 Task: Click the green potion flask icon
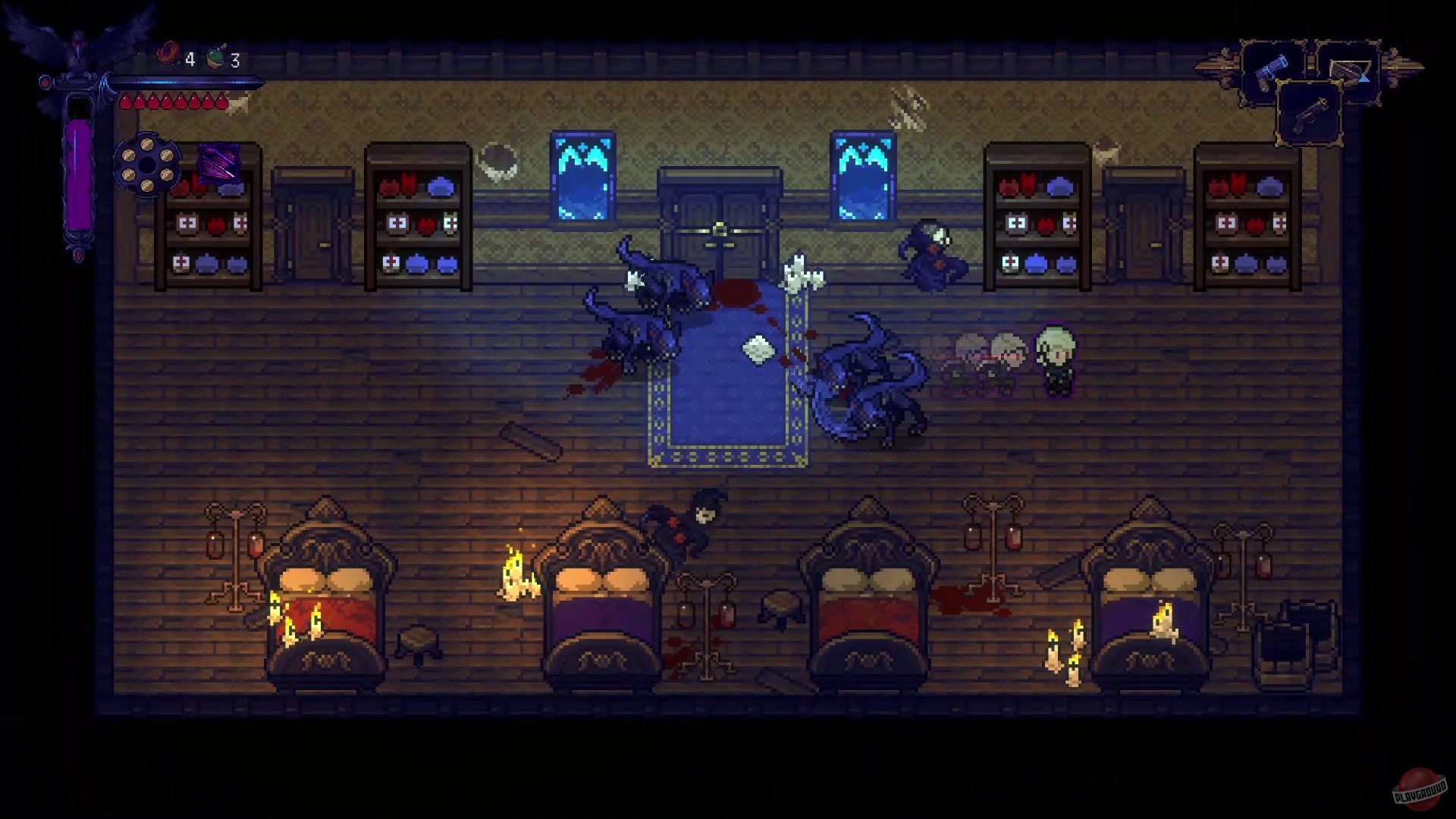point(215,55)
